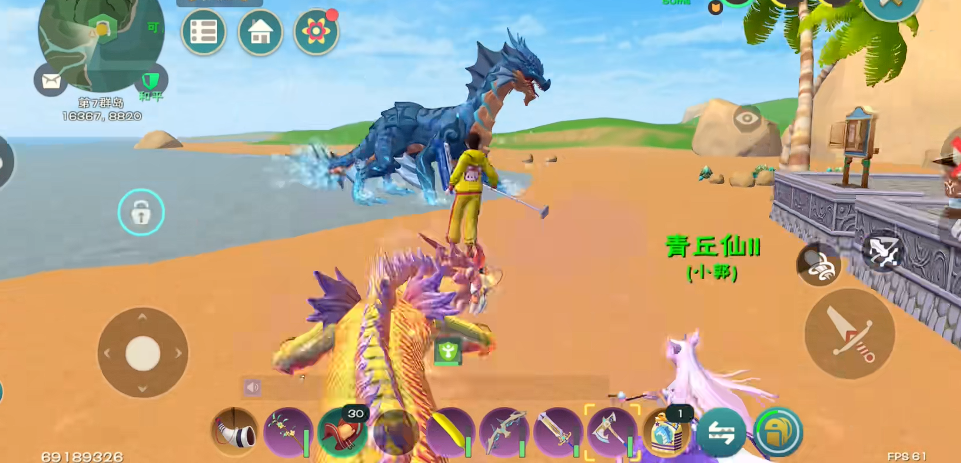
Task: Tap the virtual movement joystick
Action: (x=143, y=352)
